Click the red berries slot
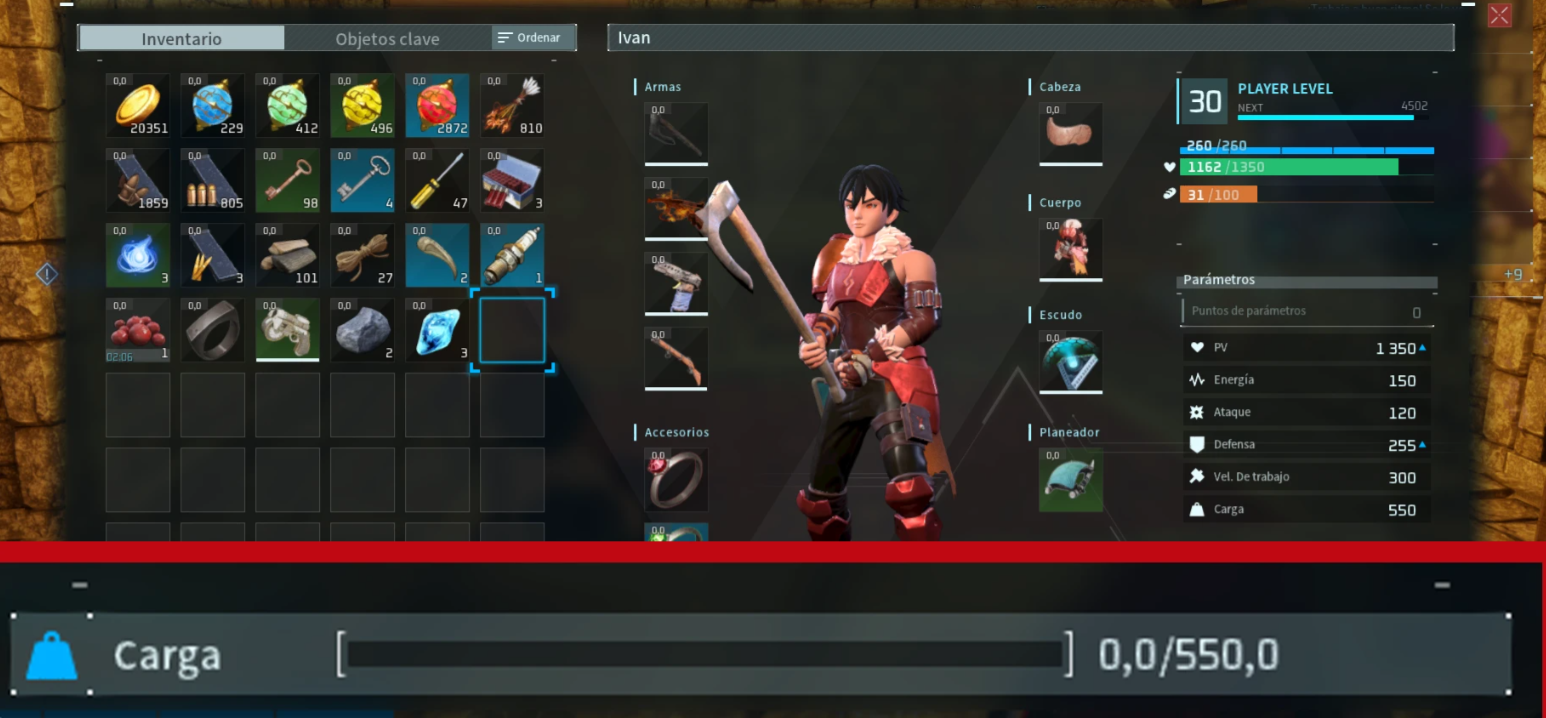 [137, 330]
